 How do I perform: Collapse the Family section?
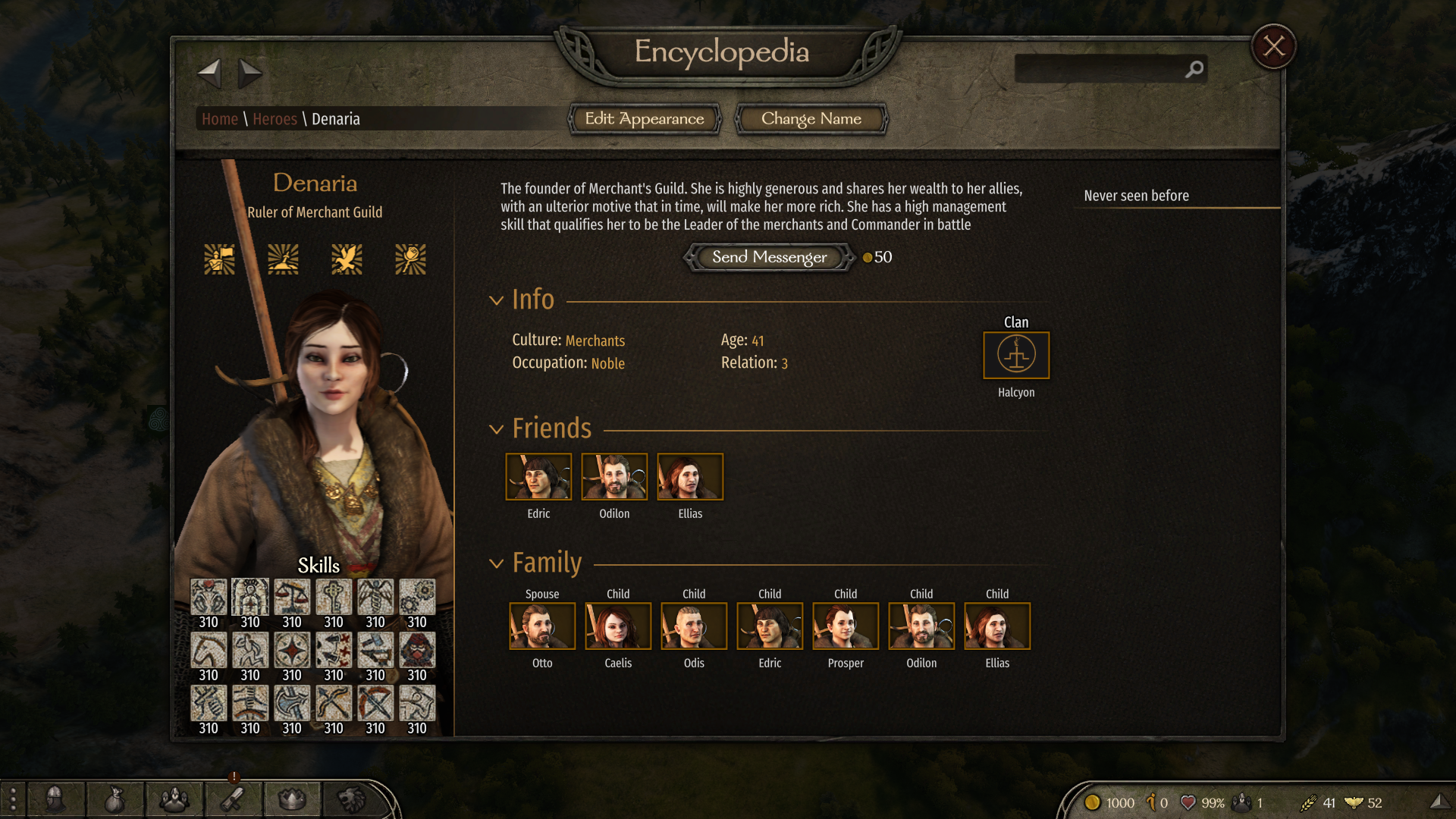497,563
